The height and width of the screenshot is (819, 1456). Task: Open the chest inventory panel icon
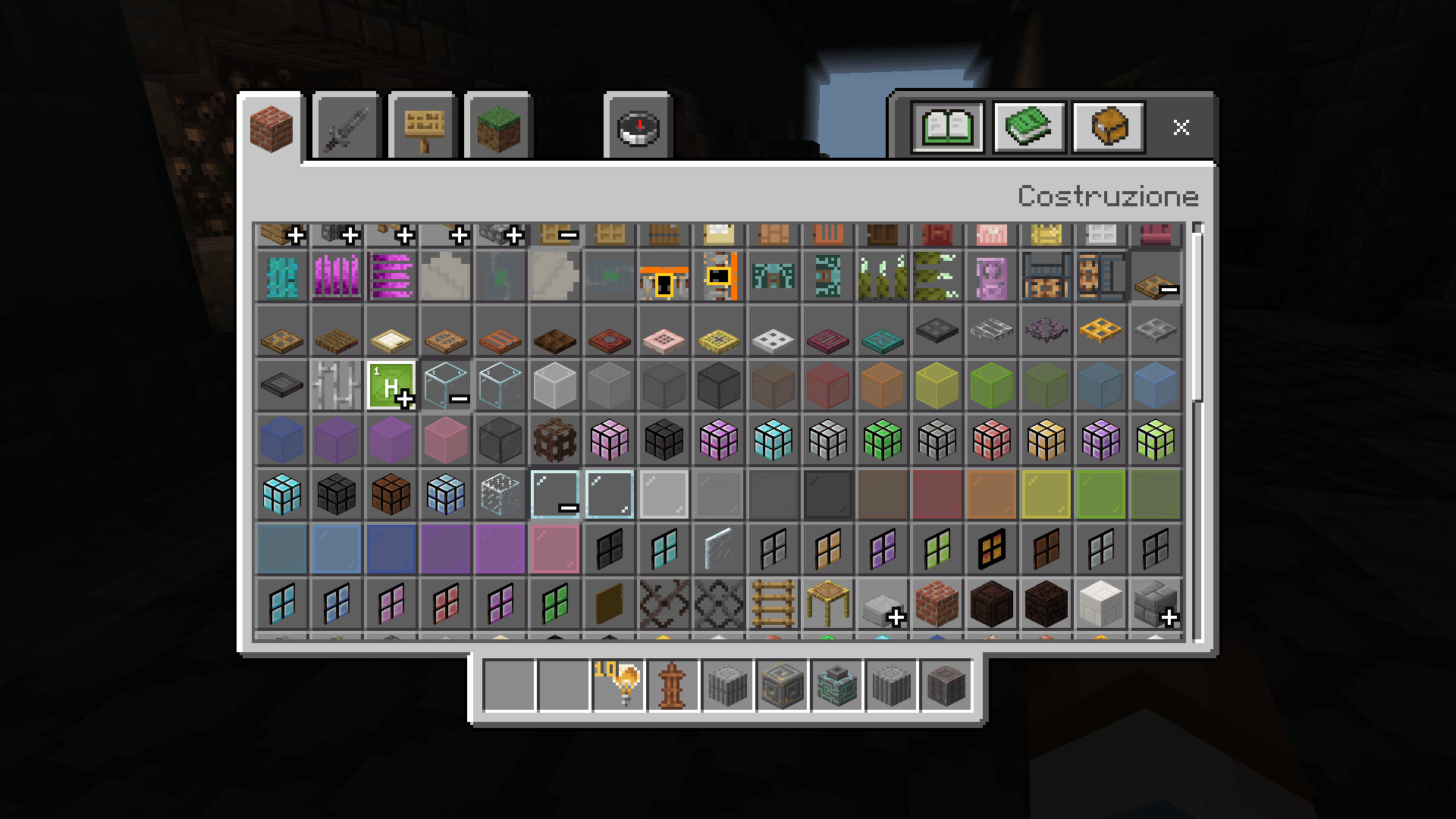[1107, 127]
